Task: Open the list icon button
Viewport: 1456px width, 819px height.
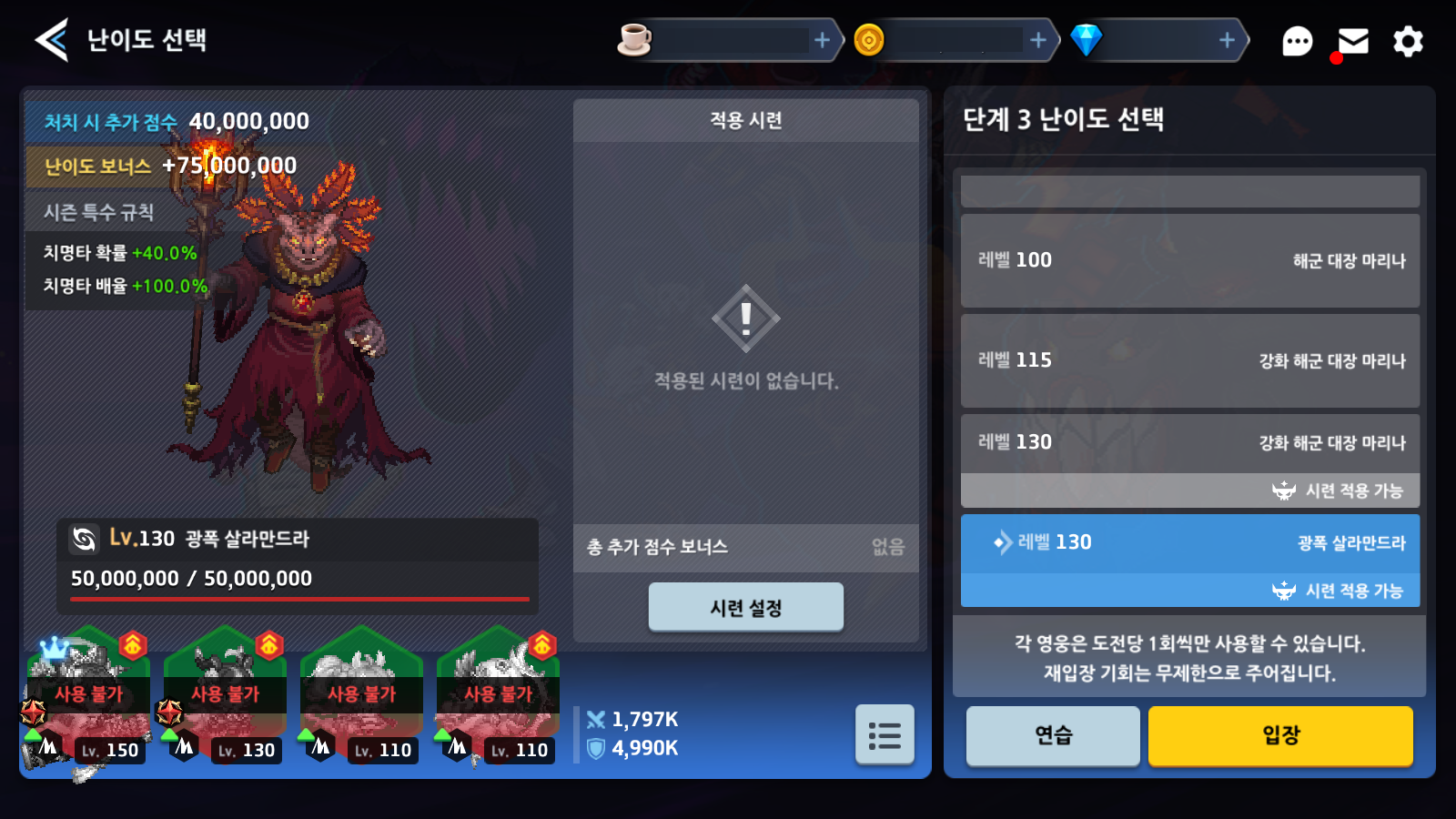Action: point(885,734)
